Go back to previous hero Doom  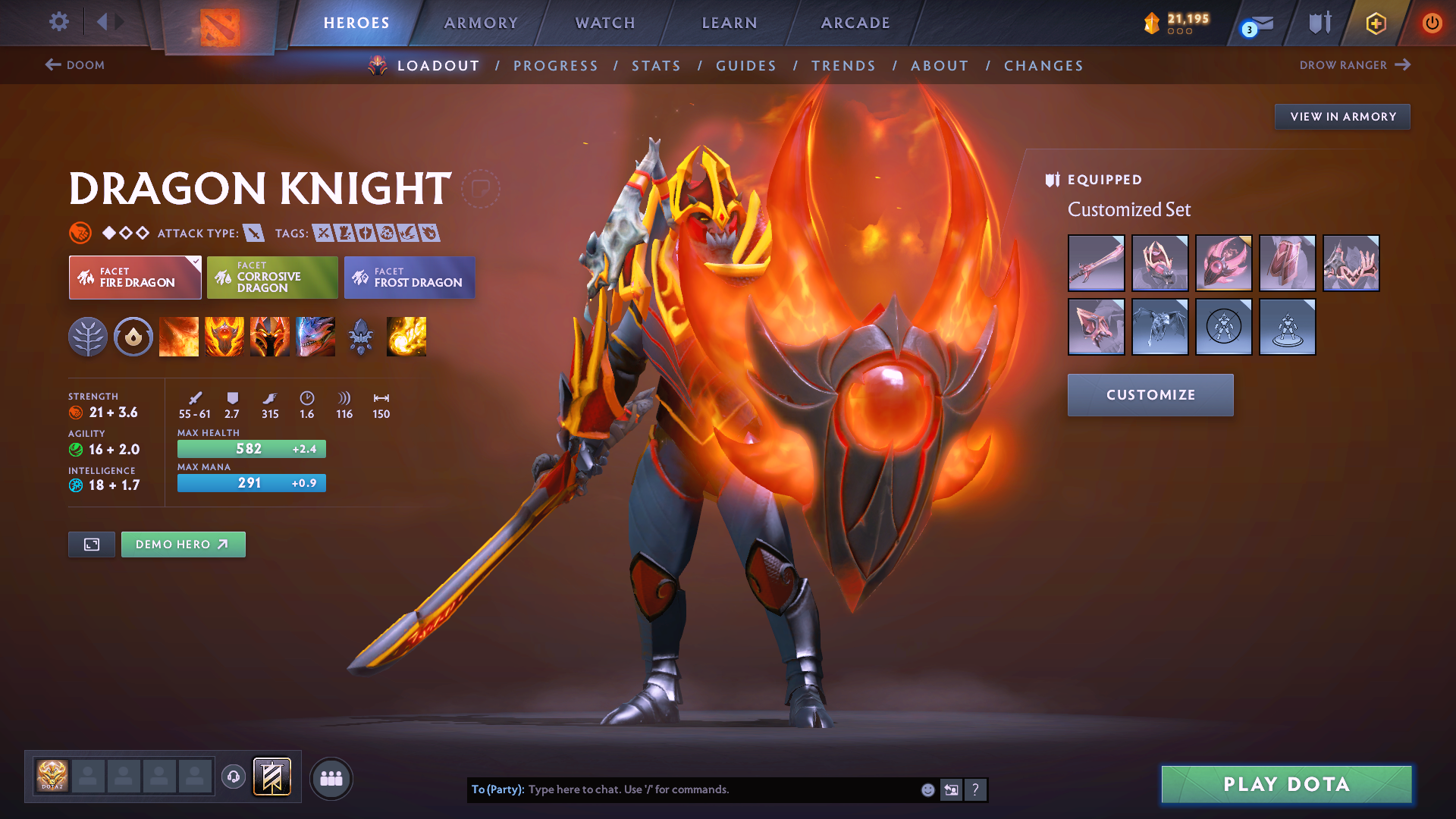pyautogui.click(x=75, y=65)
